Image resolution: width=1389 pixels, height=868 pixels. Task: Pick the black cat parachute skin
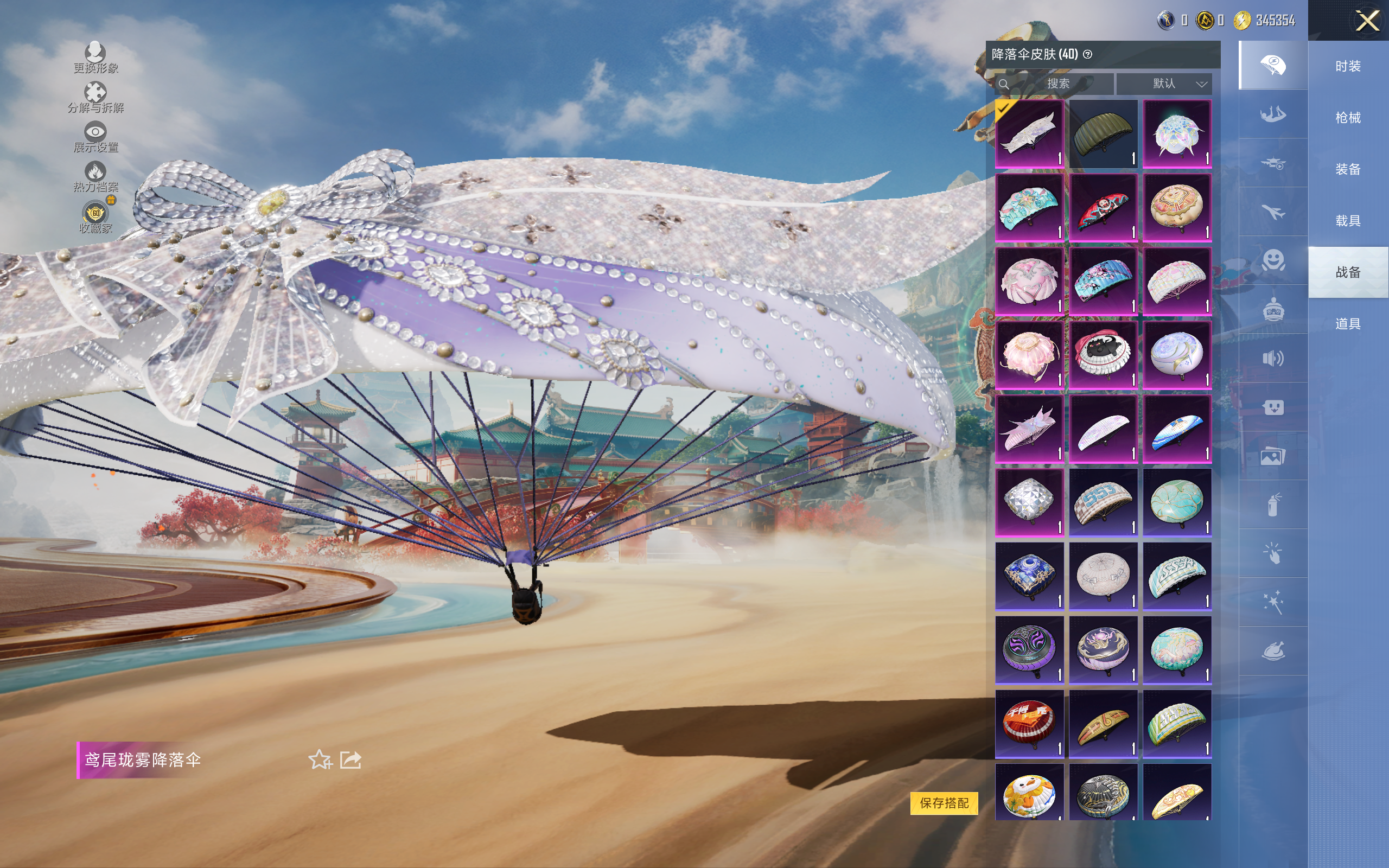[x=1103, y=355]
